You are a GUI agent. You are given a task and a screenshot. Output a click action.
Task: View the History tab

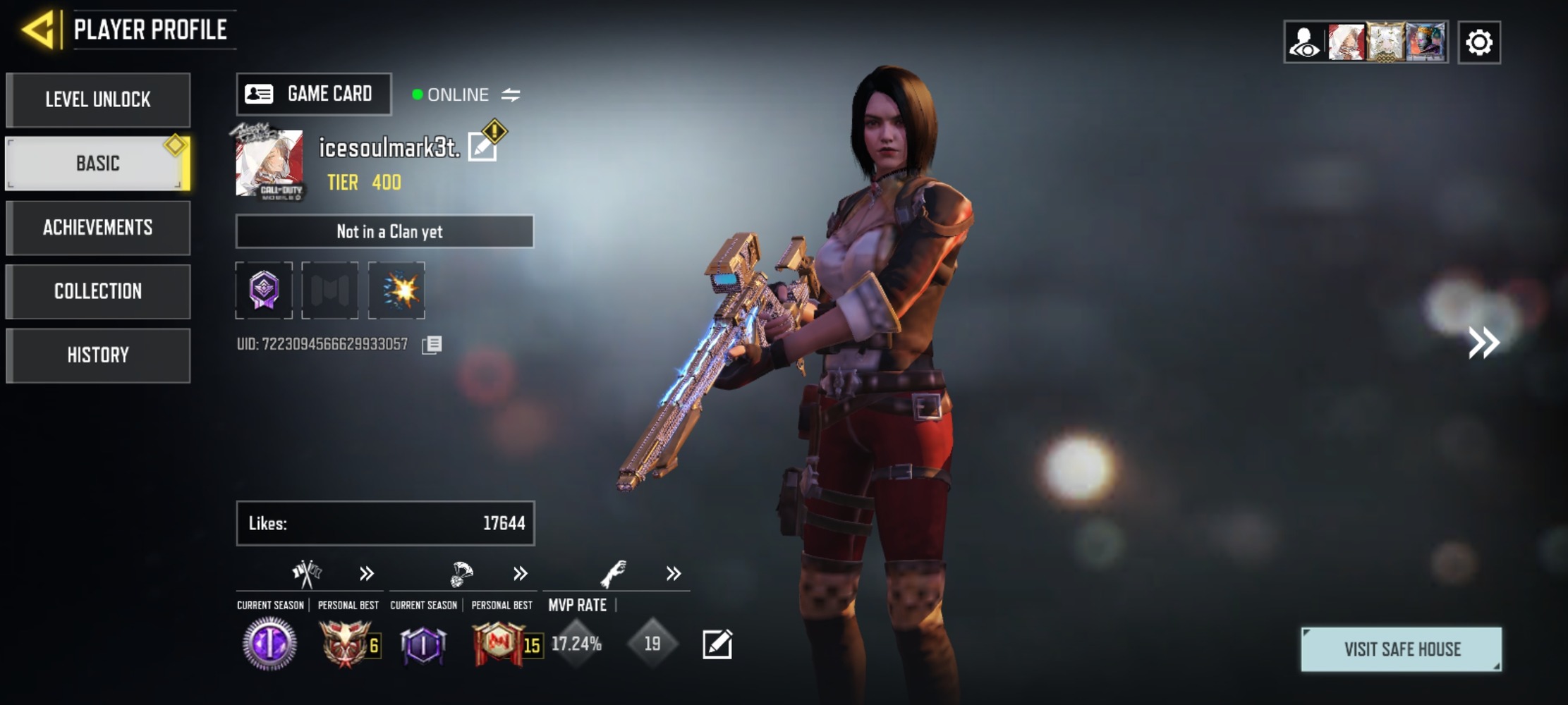98,355
